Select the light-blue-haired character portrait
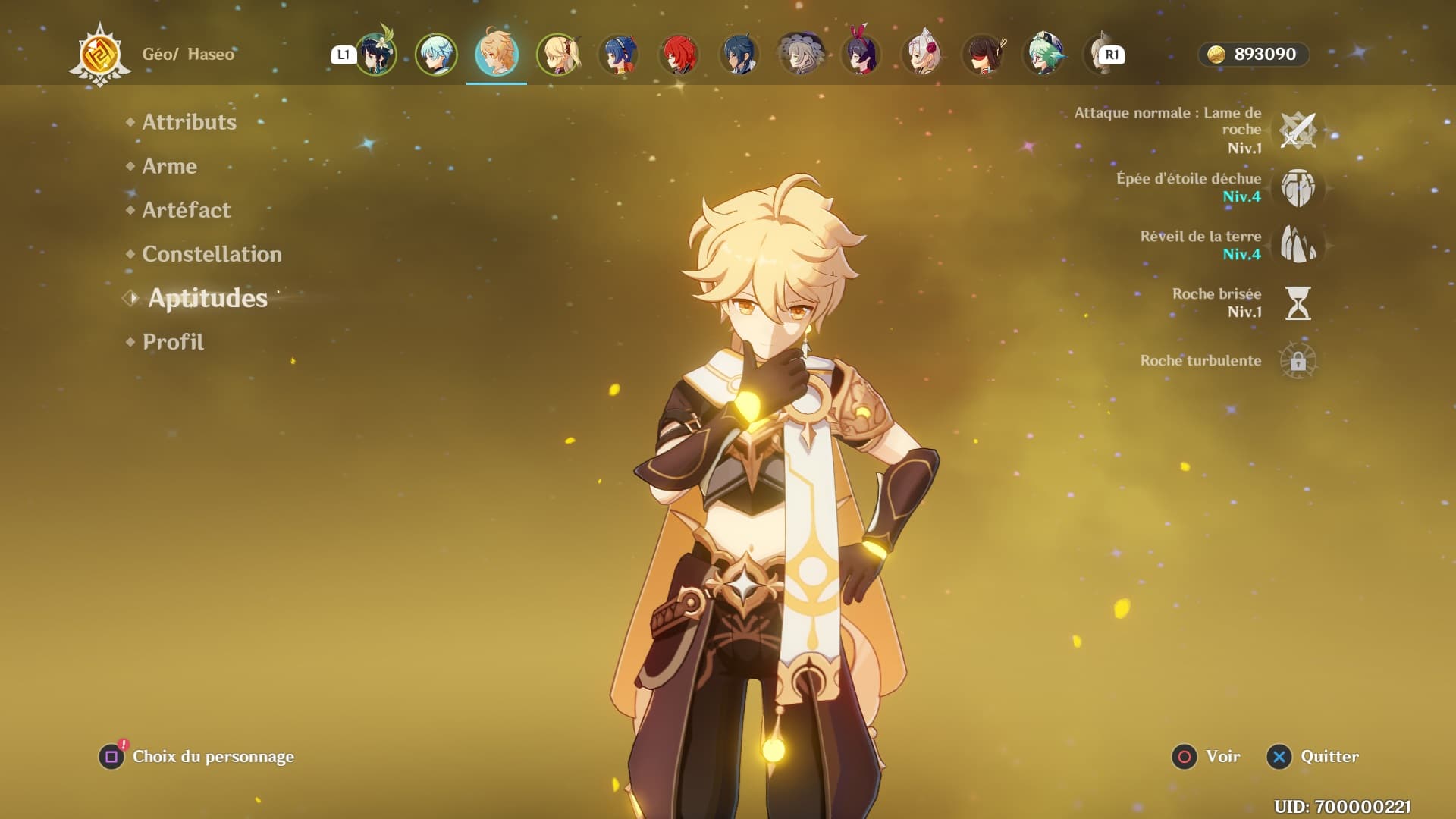This screenshot has width=1456, height=819. 436,55
